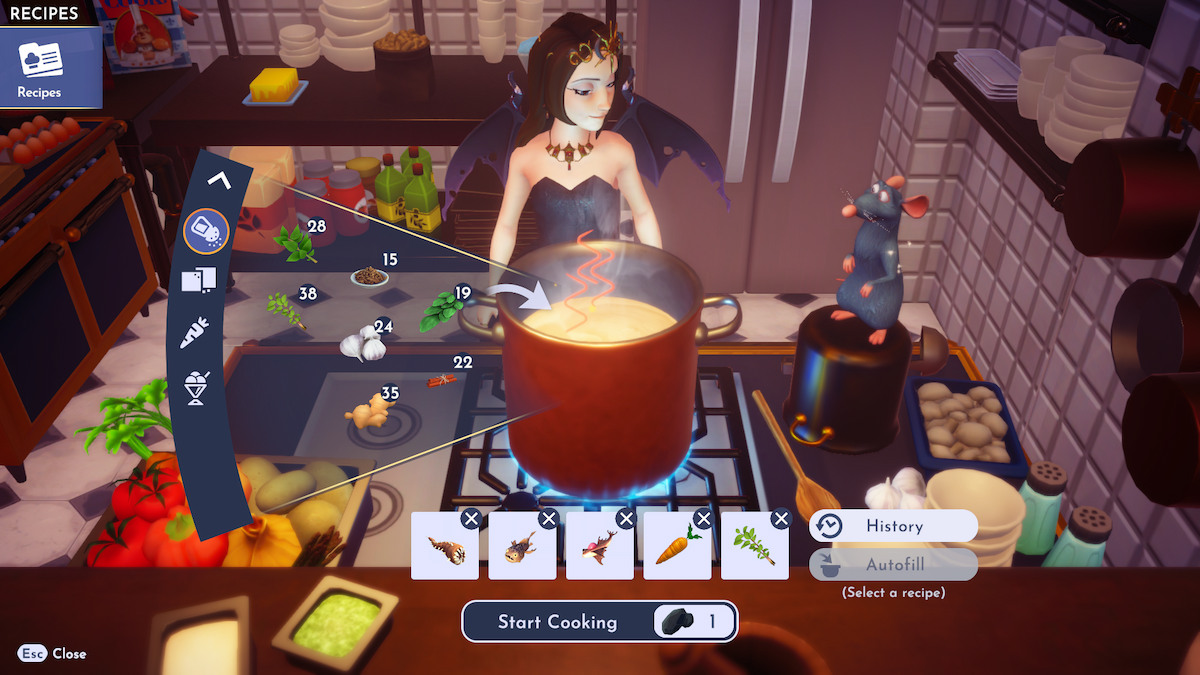Open the cooking History
The image size is (1200, 675).
point(892,526)
